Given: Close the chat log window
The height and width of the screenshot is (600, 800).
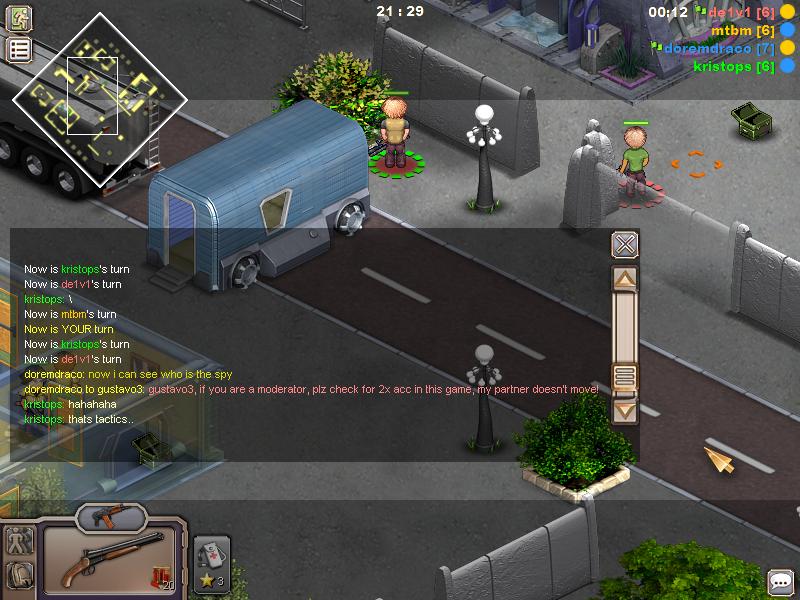Looking at the screenshot, I should [624, 245].
